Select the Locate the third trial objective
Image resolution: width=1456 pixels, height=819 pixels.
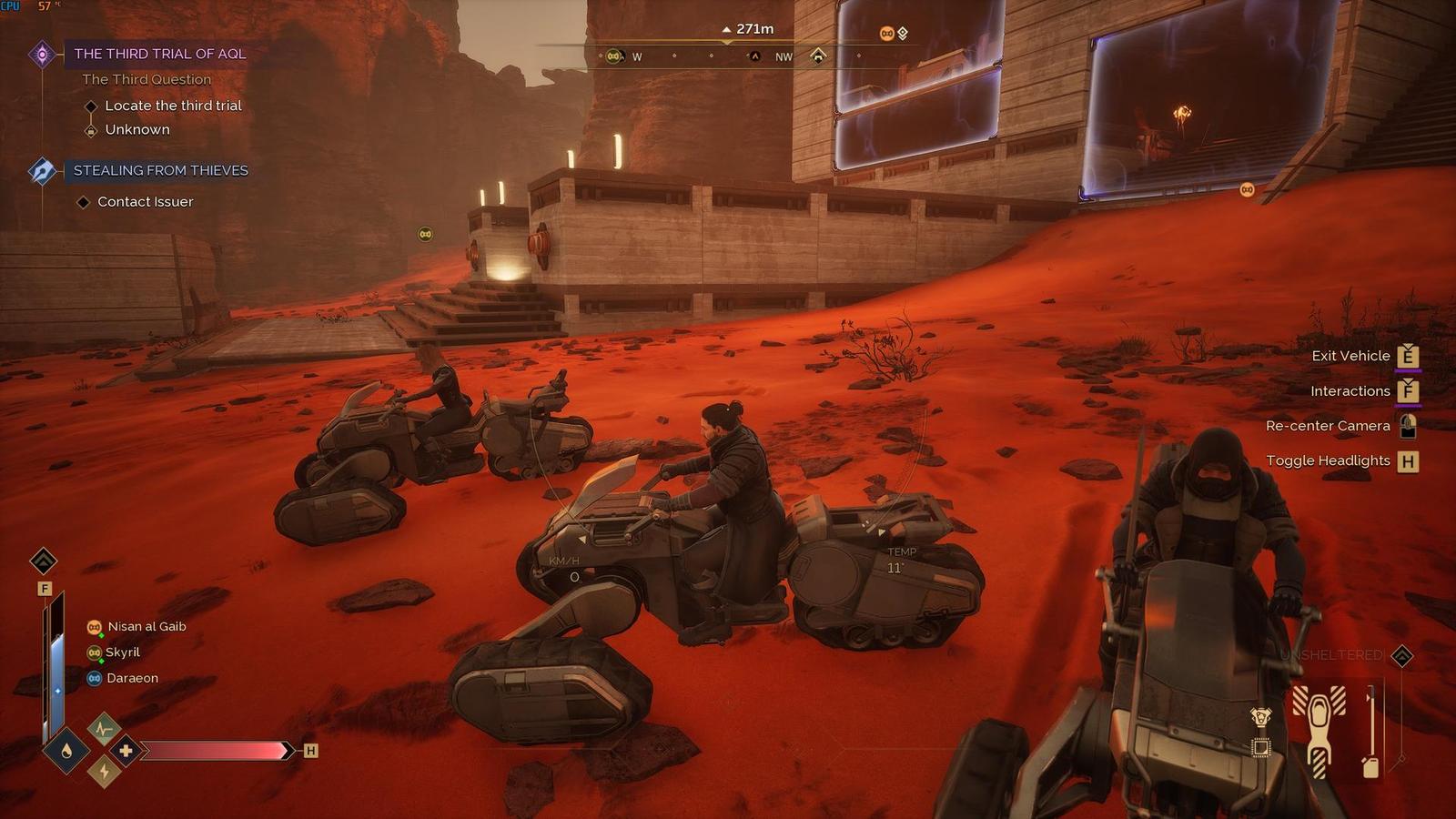tap(173, 106)
